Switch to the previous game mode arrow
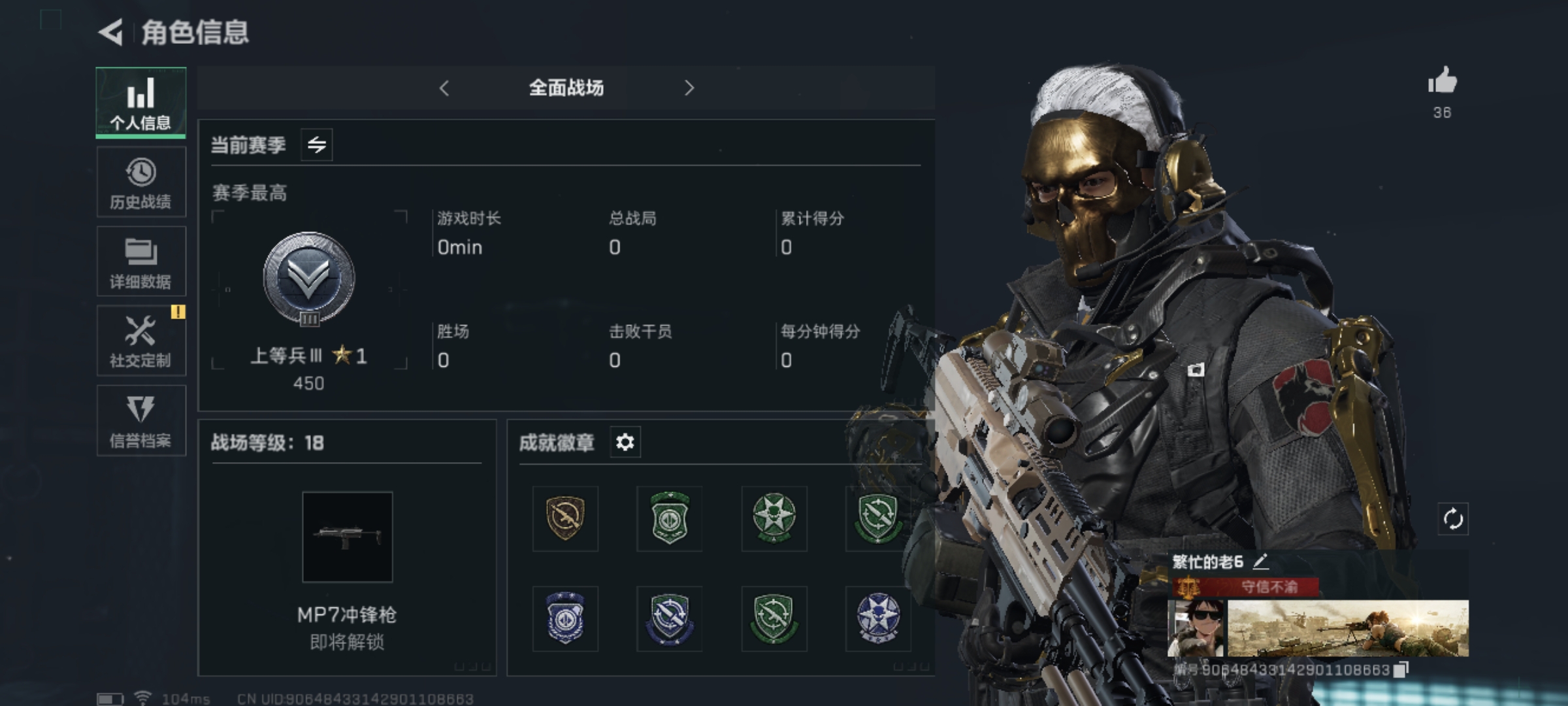This screenshot has height=706, width=1568. click(444, 88)
